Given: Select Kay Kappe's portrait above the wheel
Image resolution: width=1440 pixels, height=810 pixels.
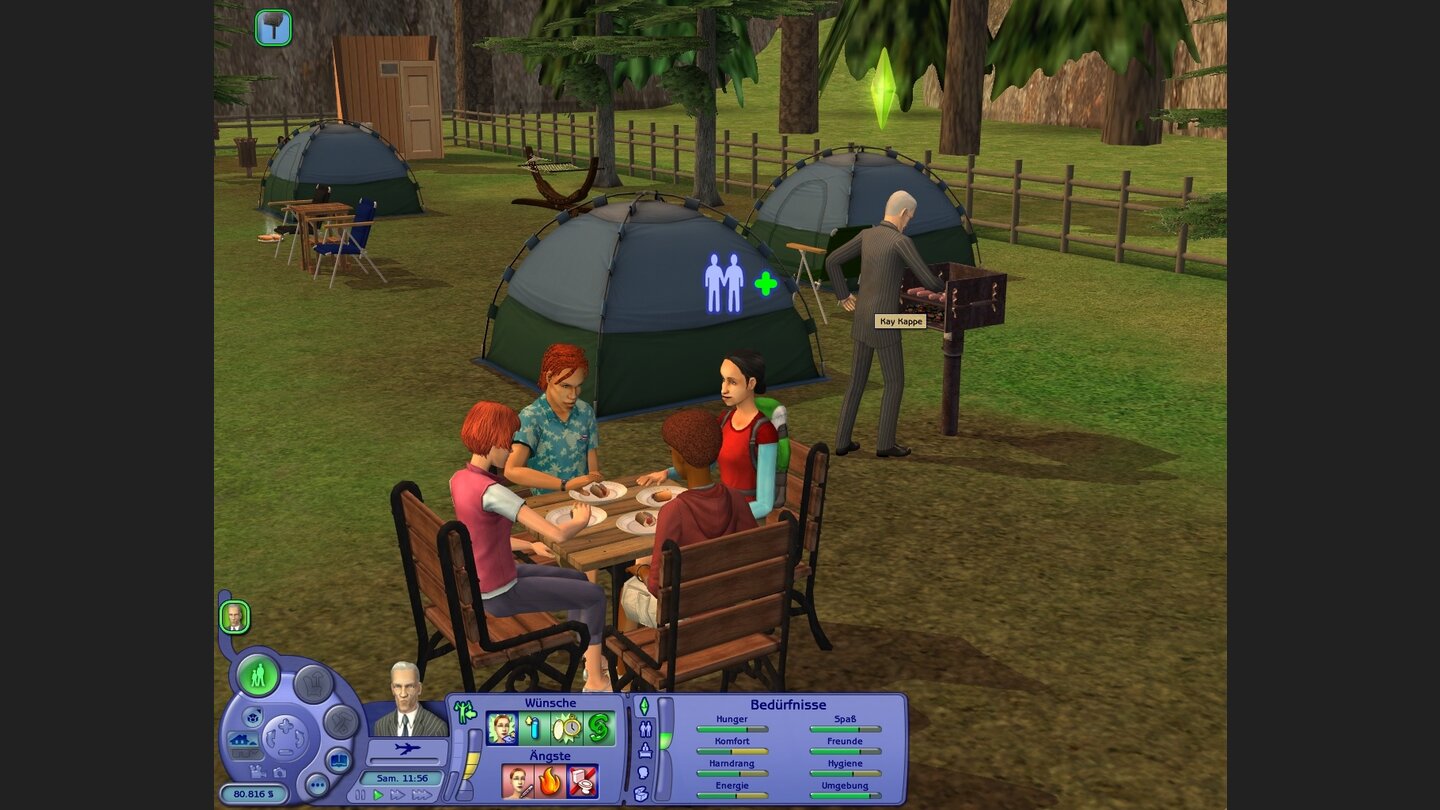Looking at the screenshot, I should (x=234, y=617).
